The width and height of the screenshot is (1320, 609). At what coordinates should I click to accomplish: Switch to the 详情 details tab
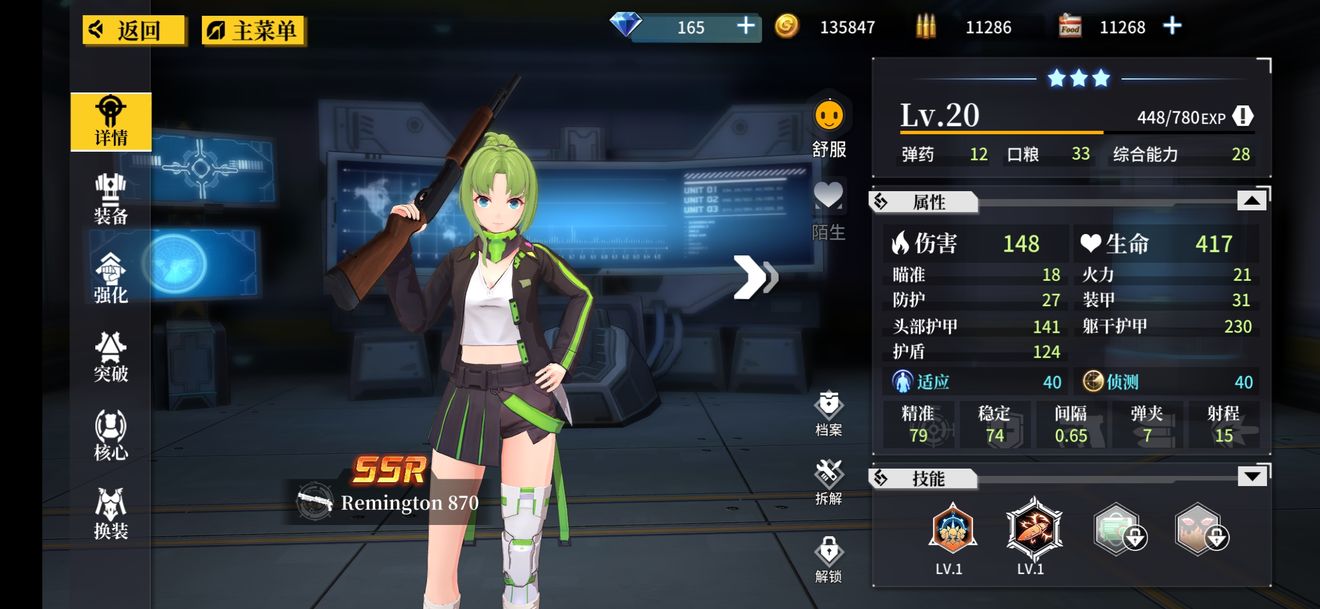pos(111,121)
